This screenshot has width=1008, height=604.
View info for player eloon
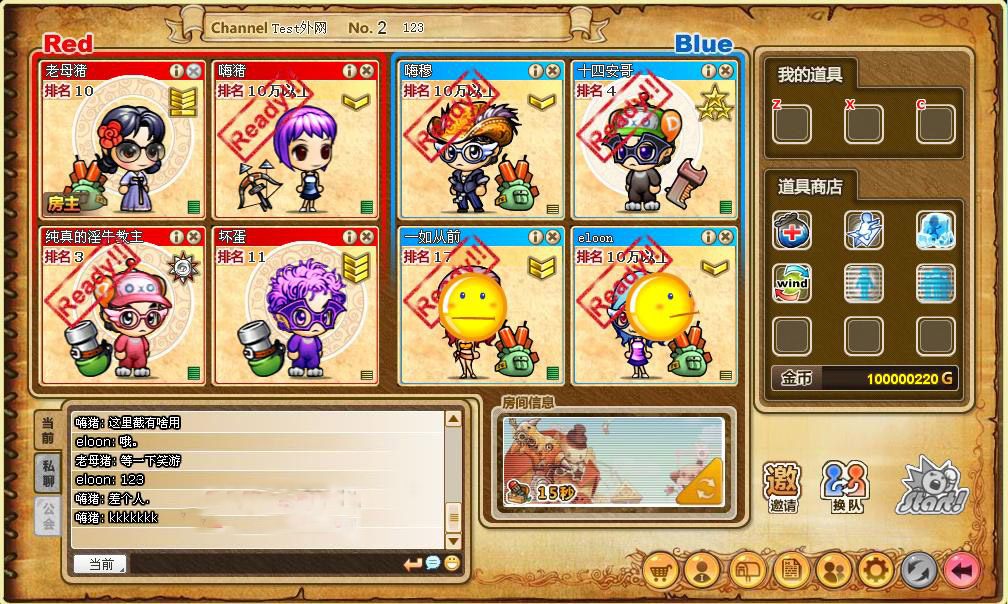[708, 237]
